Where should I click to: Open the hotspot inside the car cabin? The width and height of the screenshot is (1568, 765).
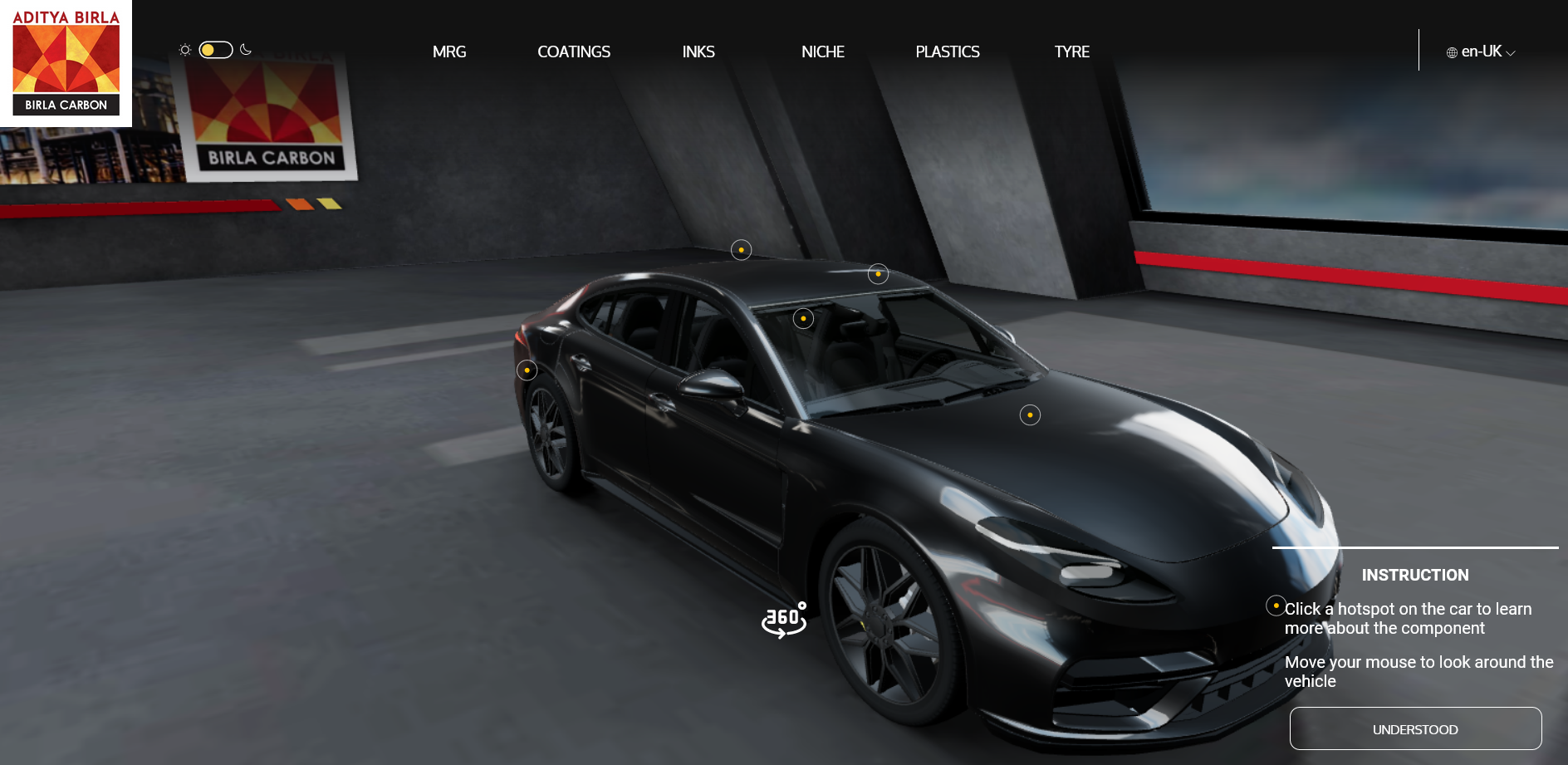coord(803,318)
